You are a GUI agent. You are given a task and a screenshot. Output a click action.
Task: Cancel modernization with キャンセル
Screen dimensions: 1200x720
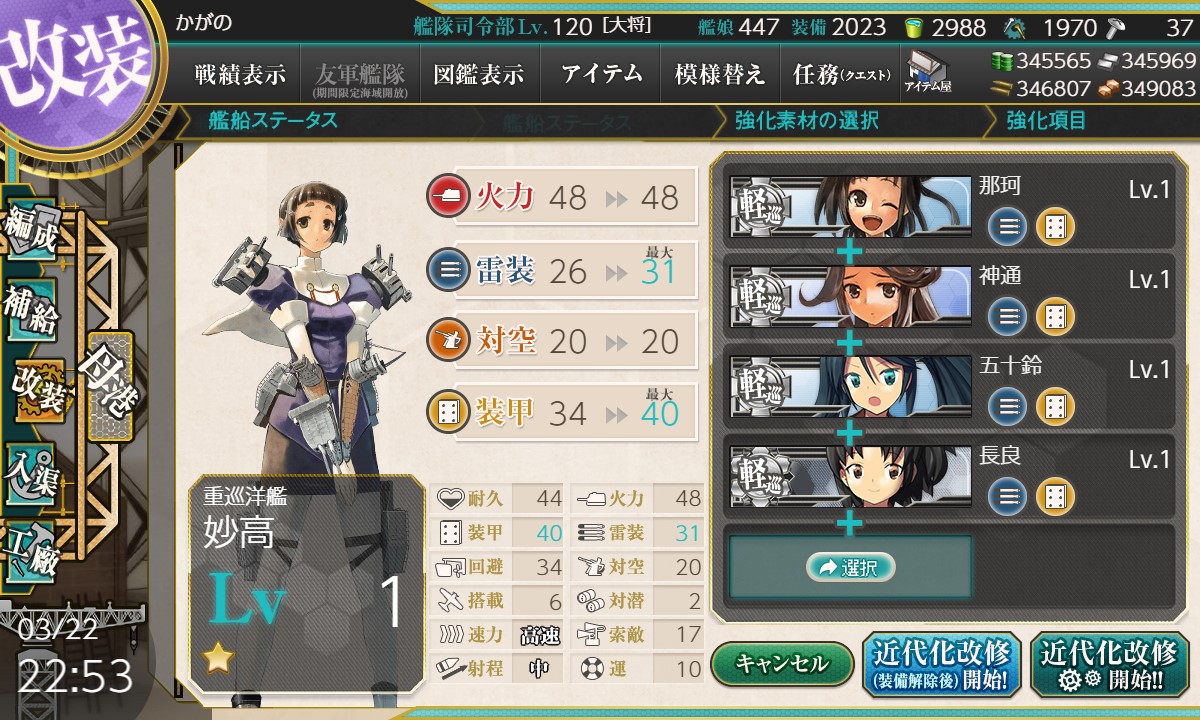tap(782, 663)
